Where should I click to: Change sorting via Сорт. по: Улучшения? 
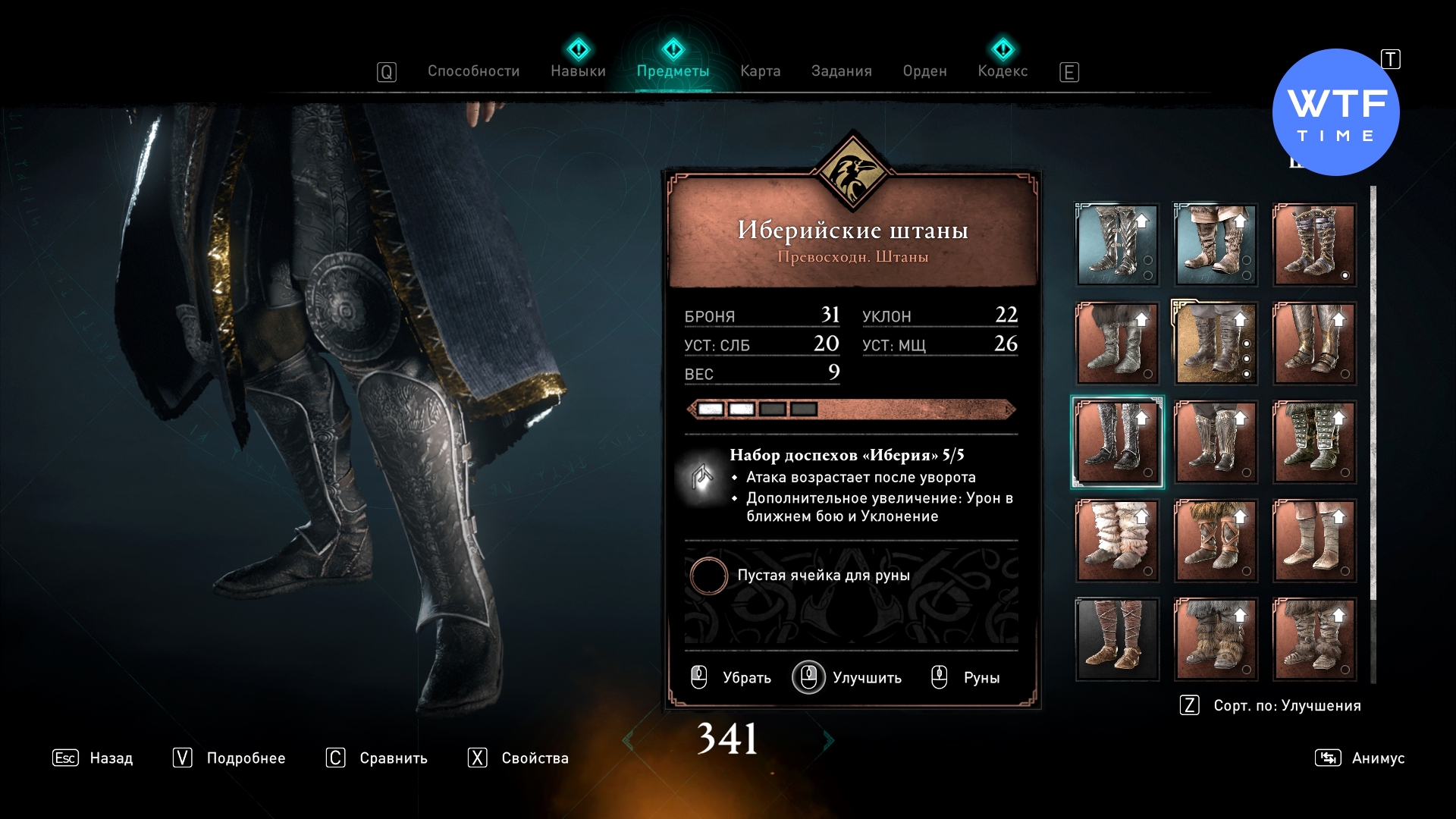click(1271, 705)
